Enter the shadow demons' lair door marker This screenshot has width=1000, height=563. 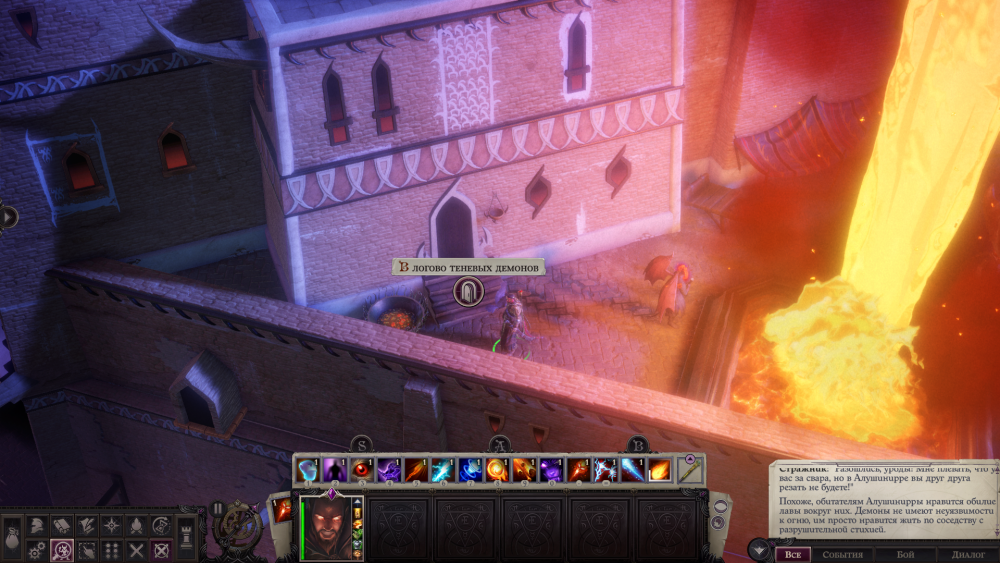click(x=467, y=292)
